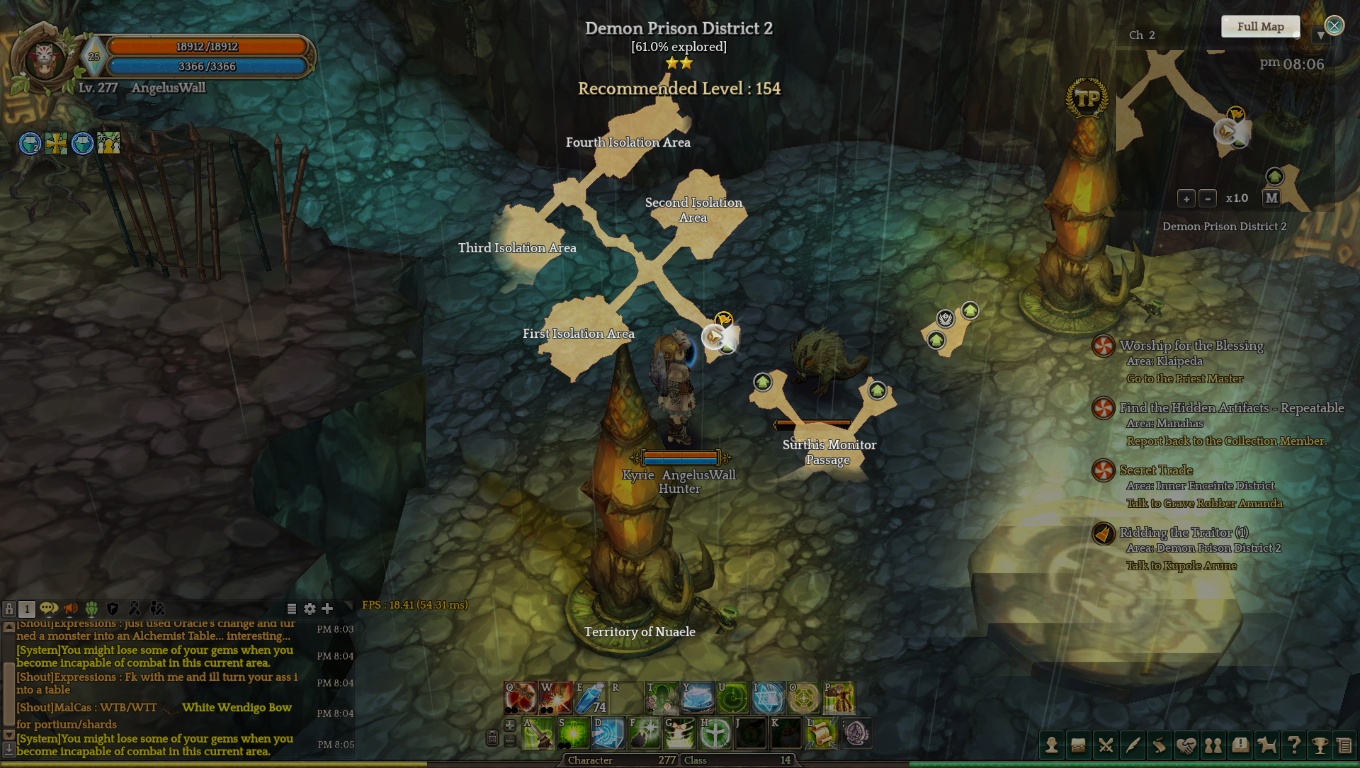Open the Full Map view

(1260, 27)
